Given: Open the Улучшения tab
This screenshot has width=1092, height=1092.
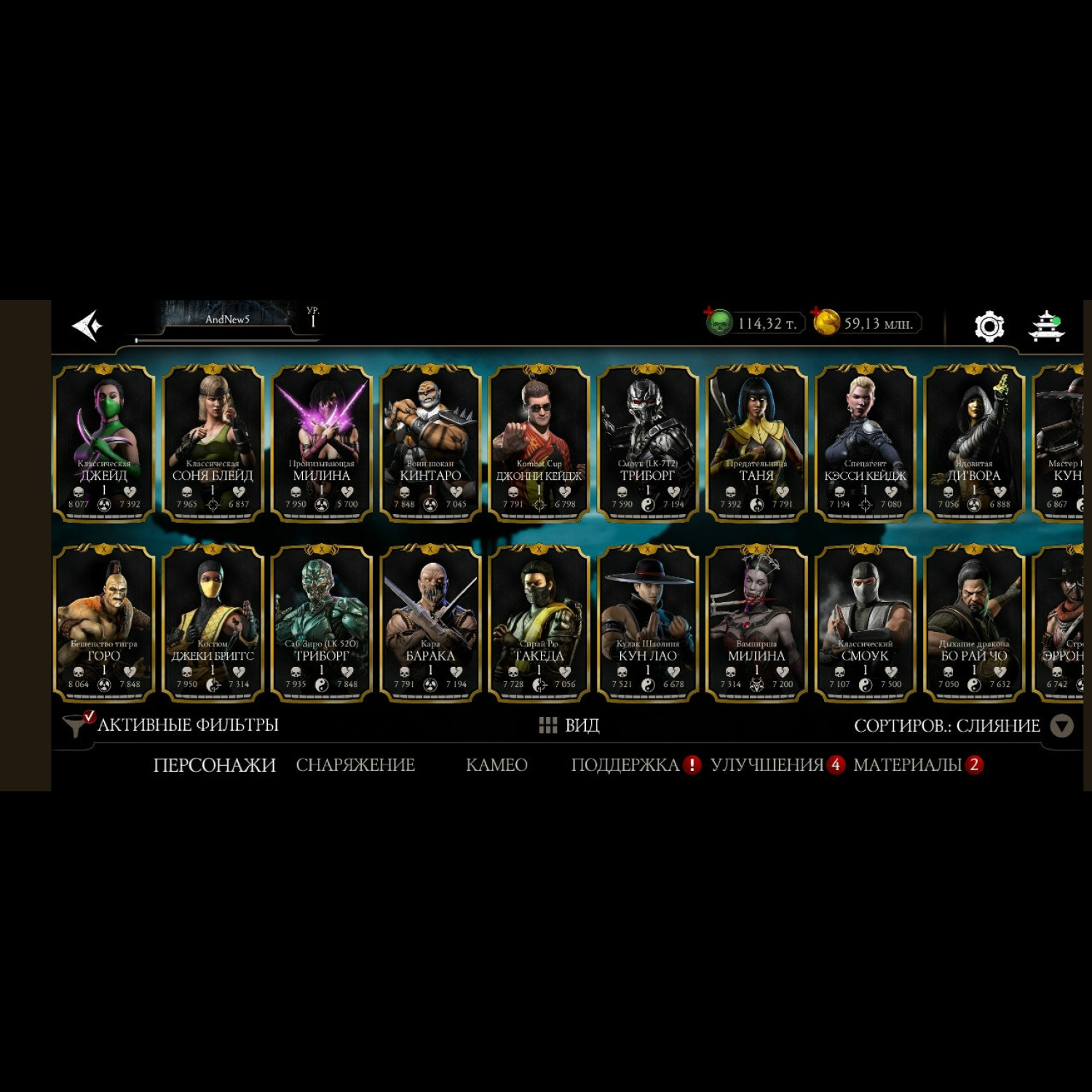Looking at the screenshot, I should pyautogui.click(x=767, y=765).
